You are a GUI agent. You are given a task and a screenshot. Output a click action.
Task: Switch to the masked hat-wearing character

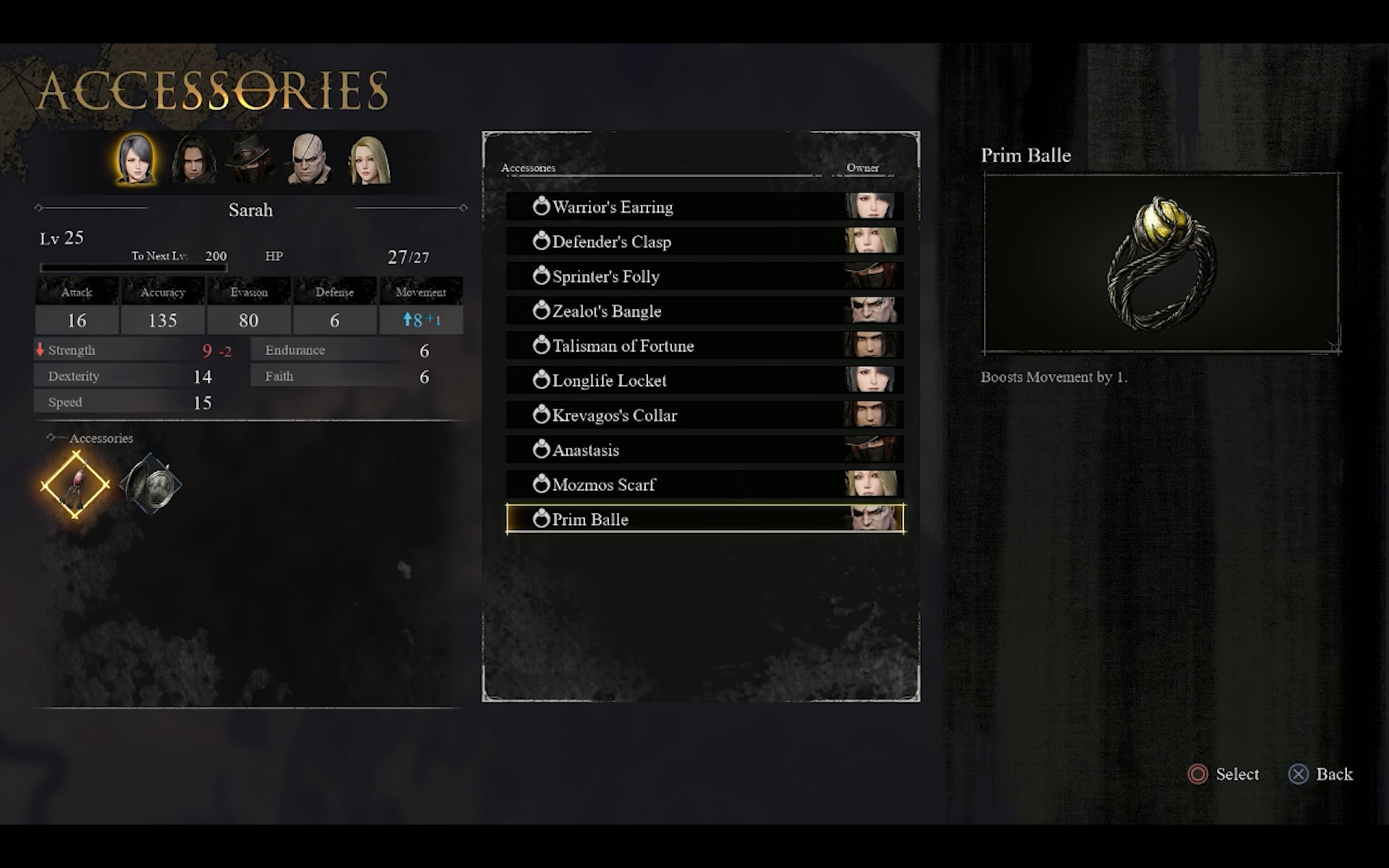click(x=251, y=159)
